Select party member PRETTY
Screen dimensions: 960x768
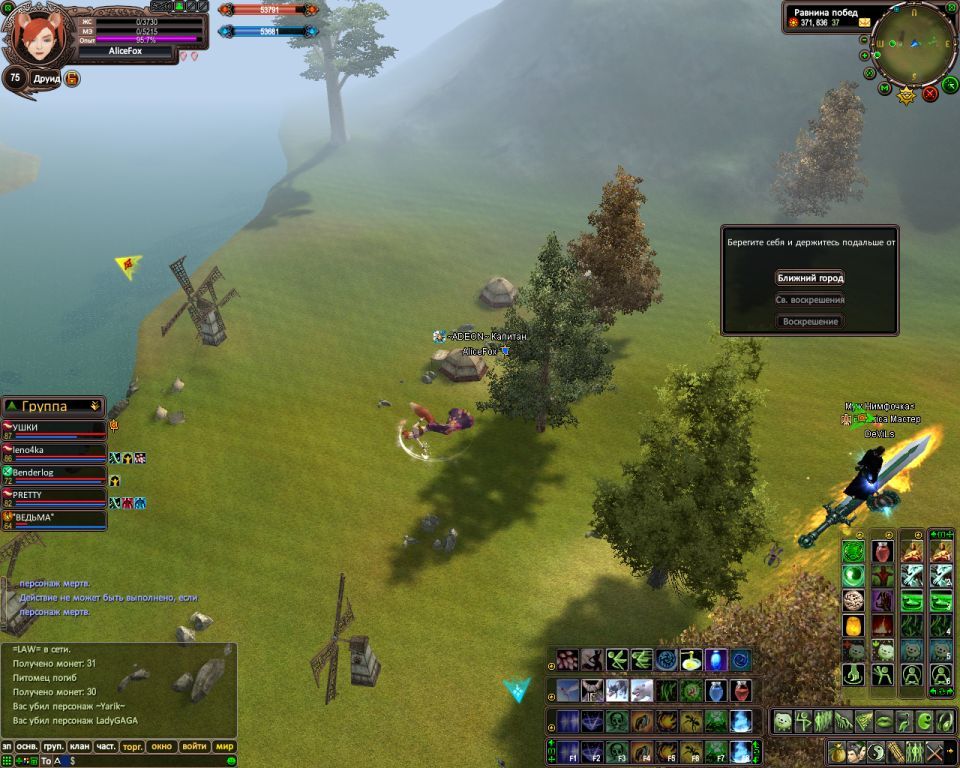(55, 495)
